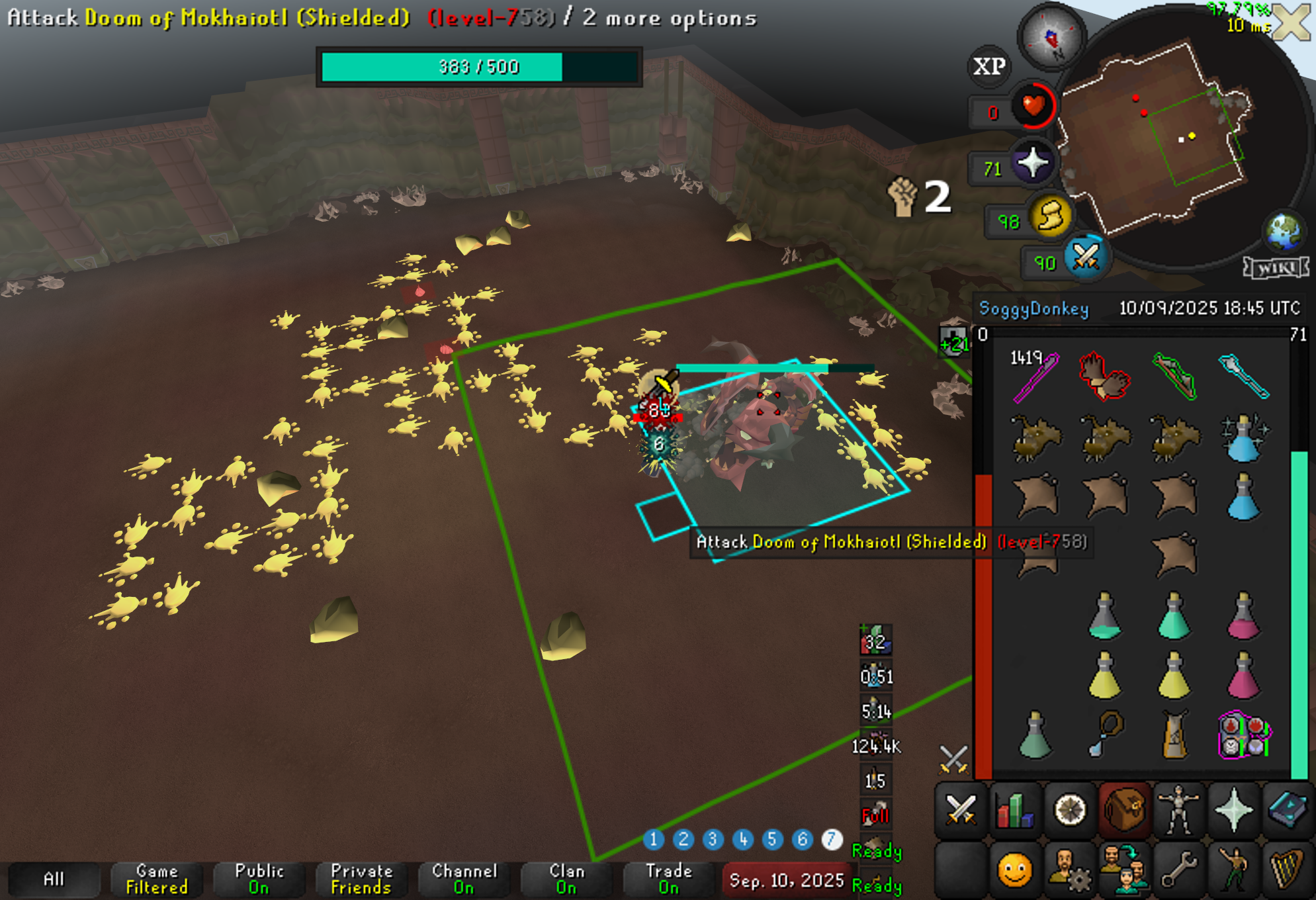Viewport: 1316px width, 900px height.
Task: Activate the Quick-prayers orb
Action: pyautogui.click(x=1033, y=163)
